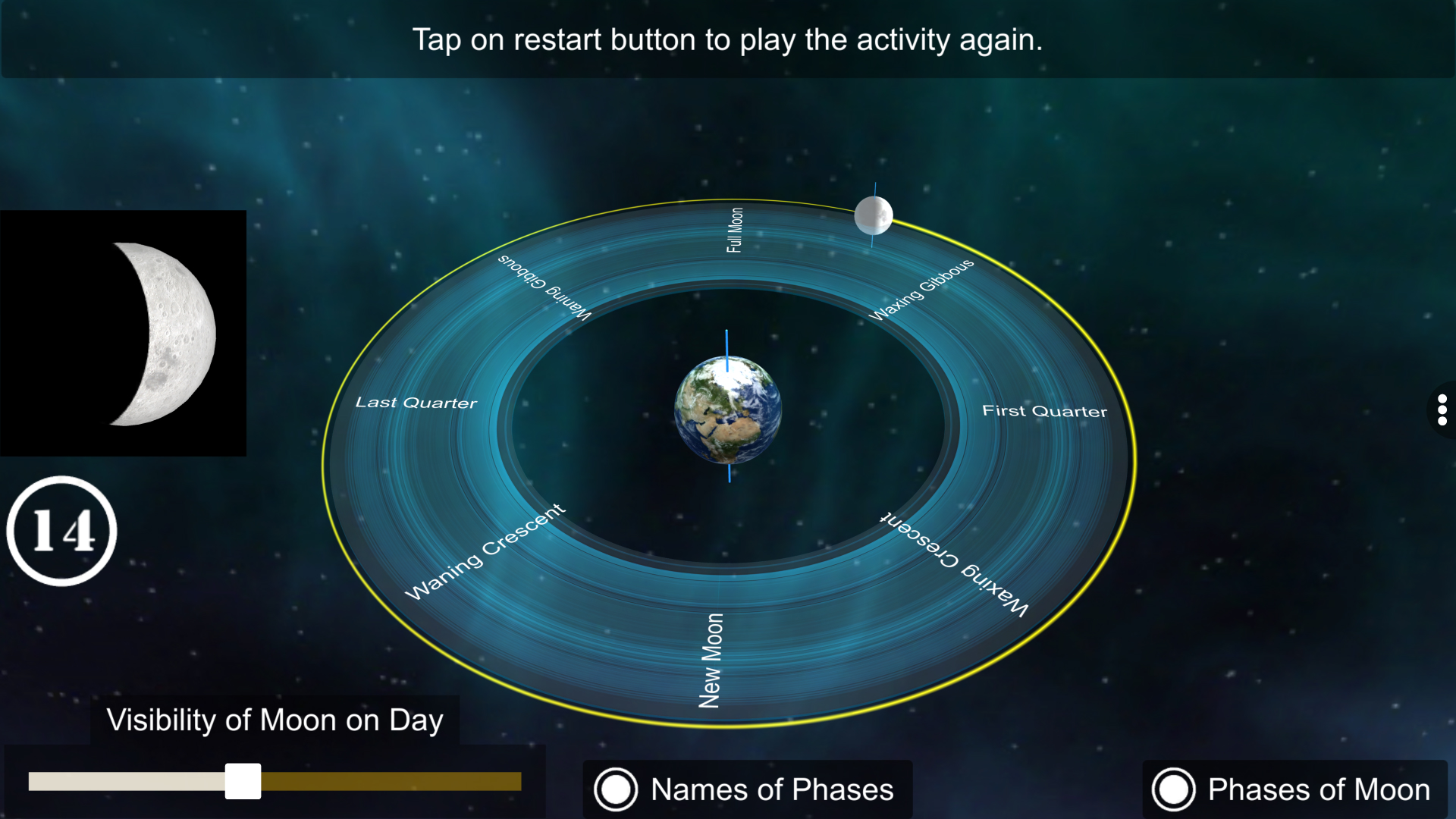Image resolution: width=1456 pixels, height=819 pixels.
Task: Click the day counter showing 14
Action: coord(62,531)
